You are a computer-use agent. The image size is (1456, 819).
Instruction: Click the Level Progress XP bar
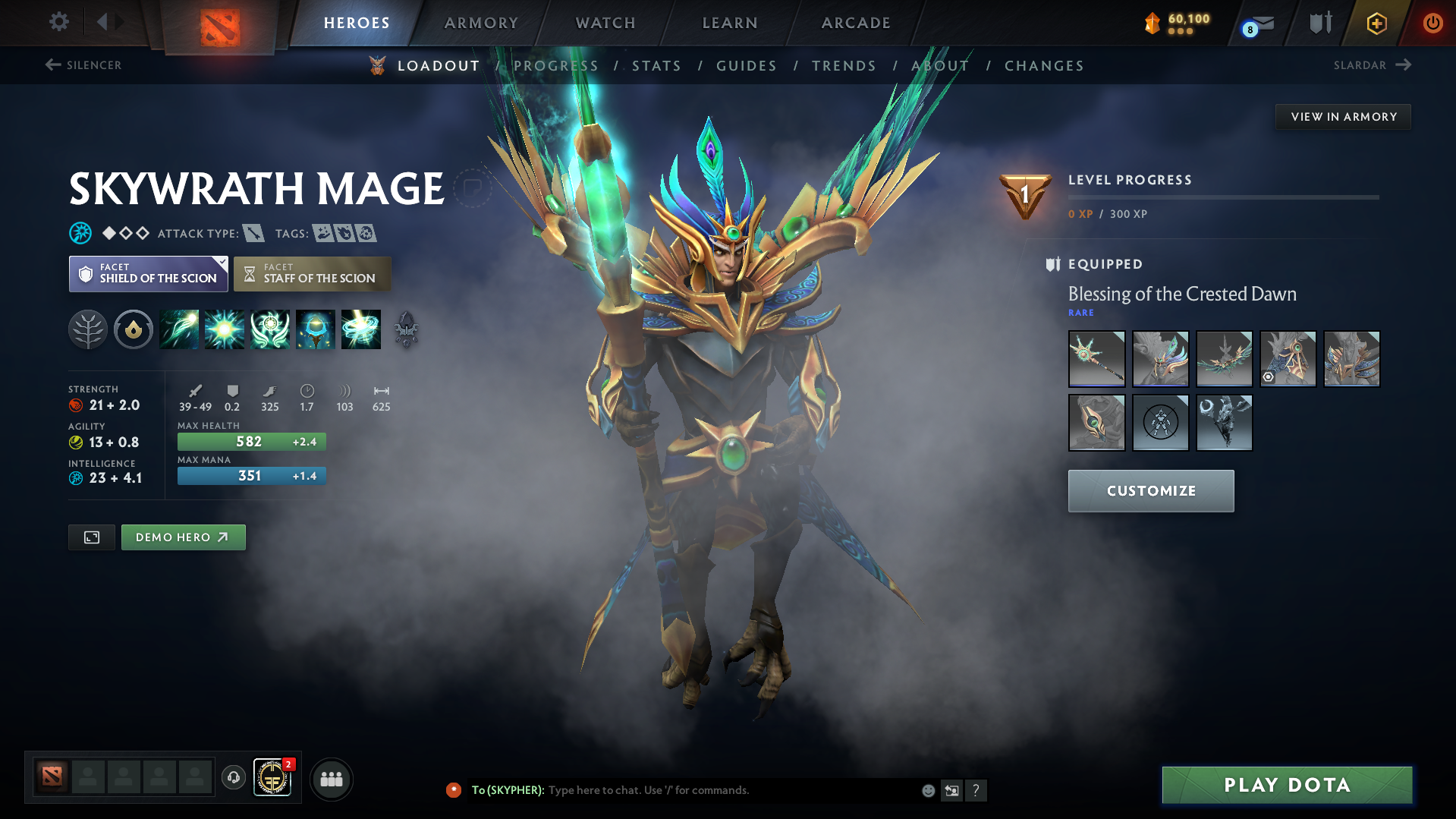pyautogui.click(x=1223, y=197)
